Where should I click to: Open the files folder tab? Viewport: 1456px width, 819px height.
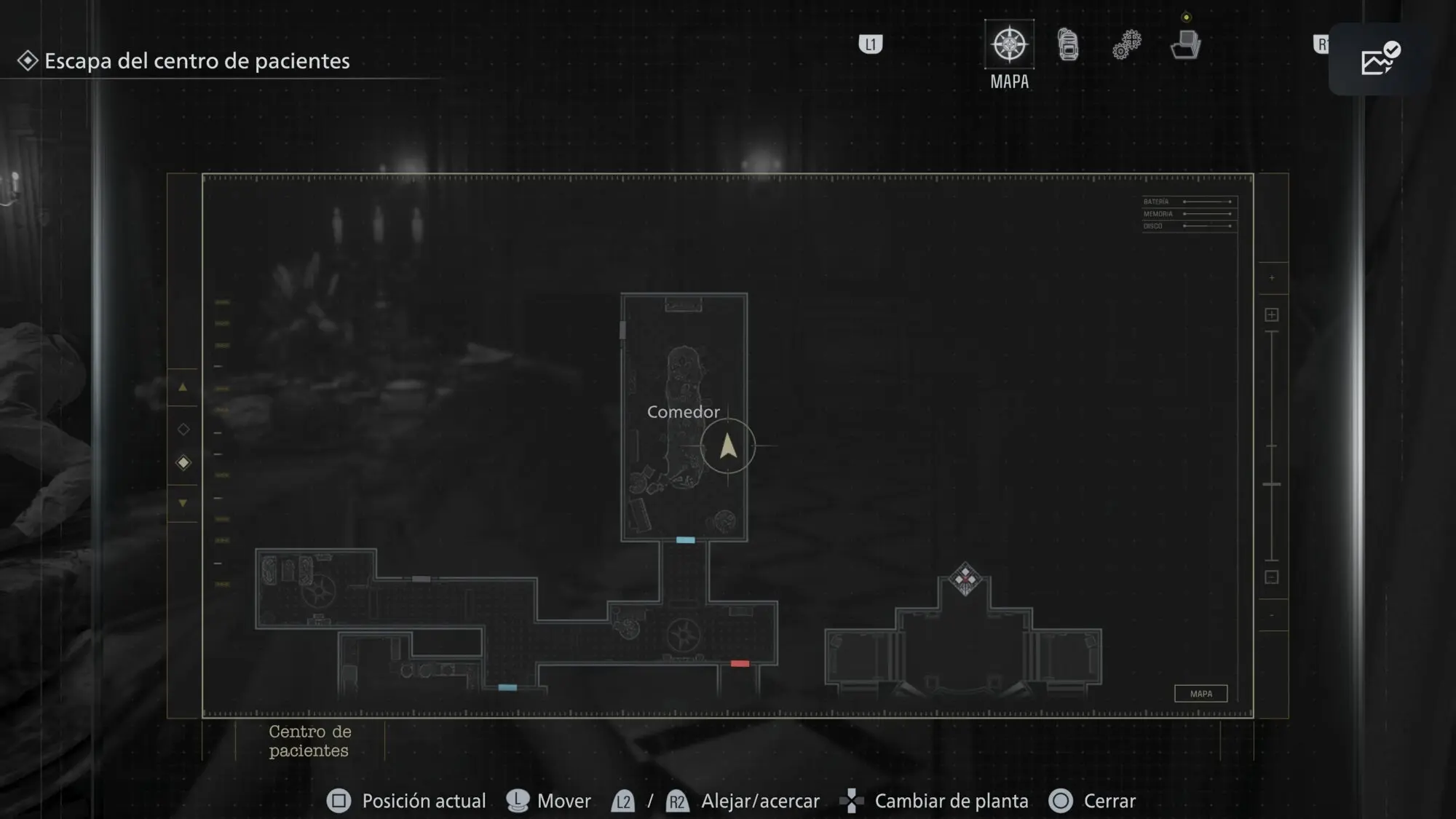(x=1185, y=45)
